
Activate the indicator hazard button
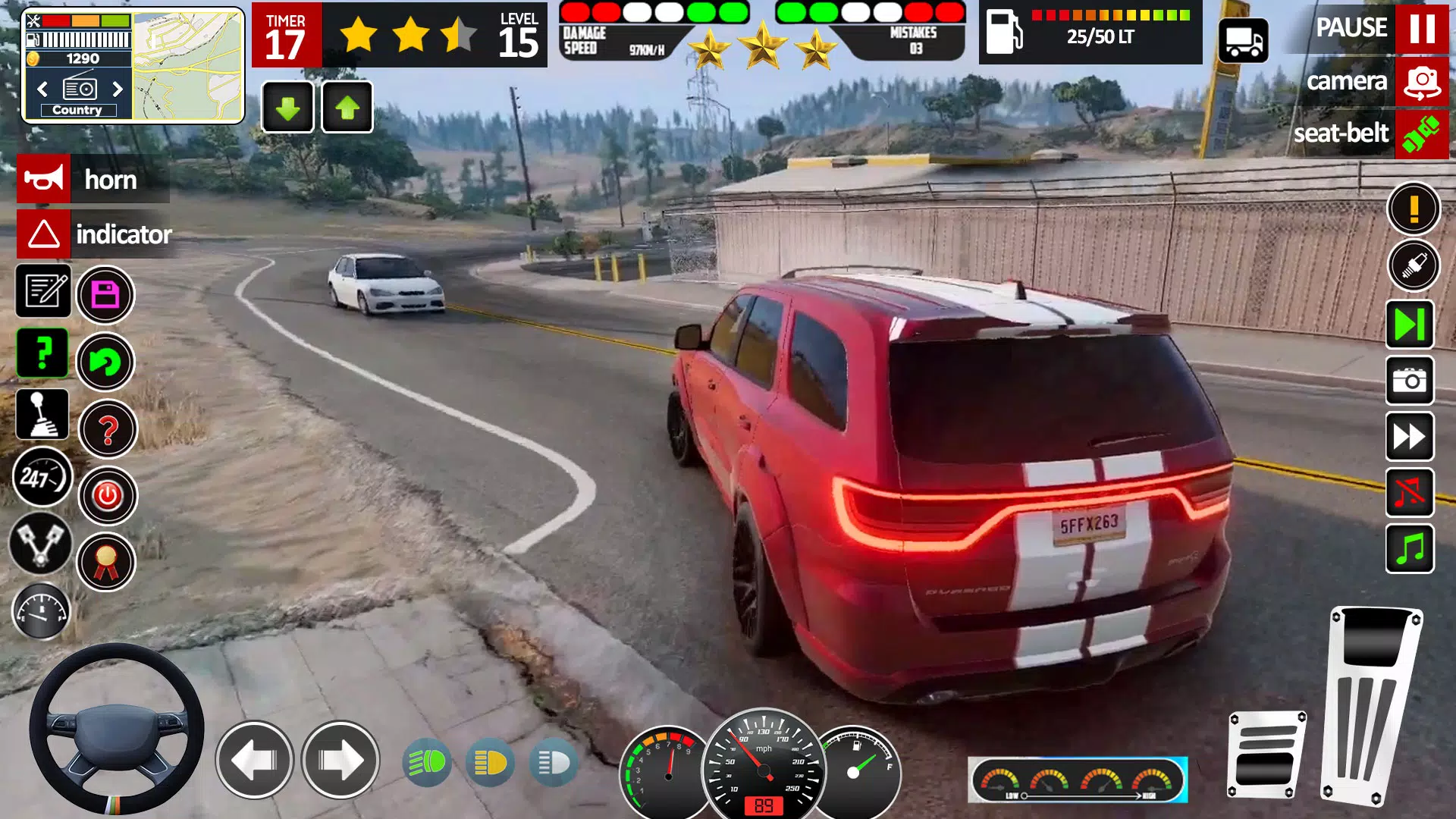tap(44, 234)
